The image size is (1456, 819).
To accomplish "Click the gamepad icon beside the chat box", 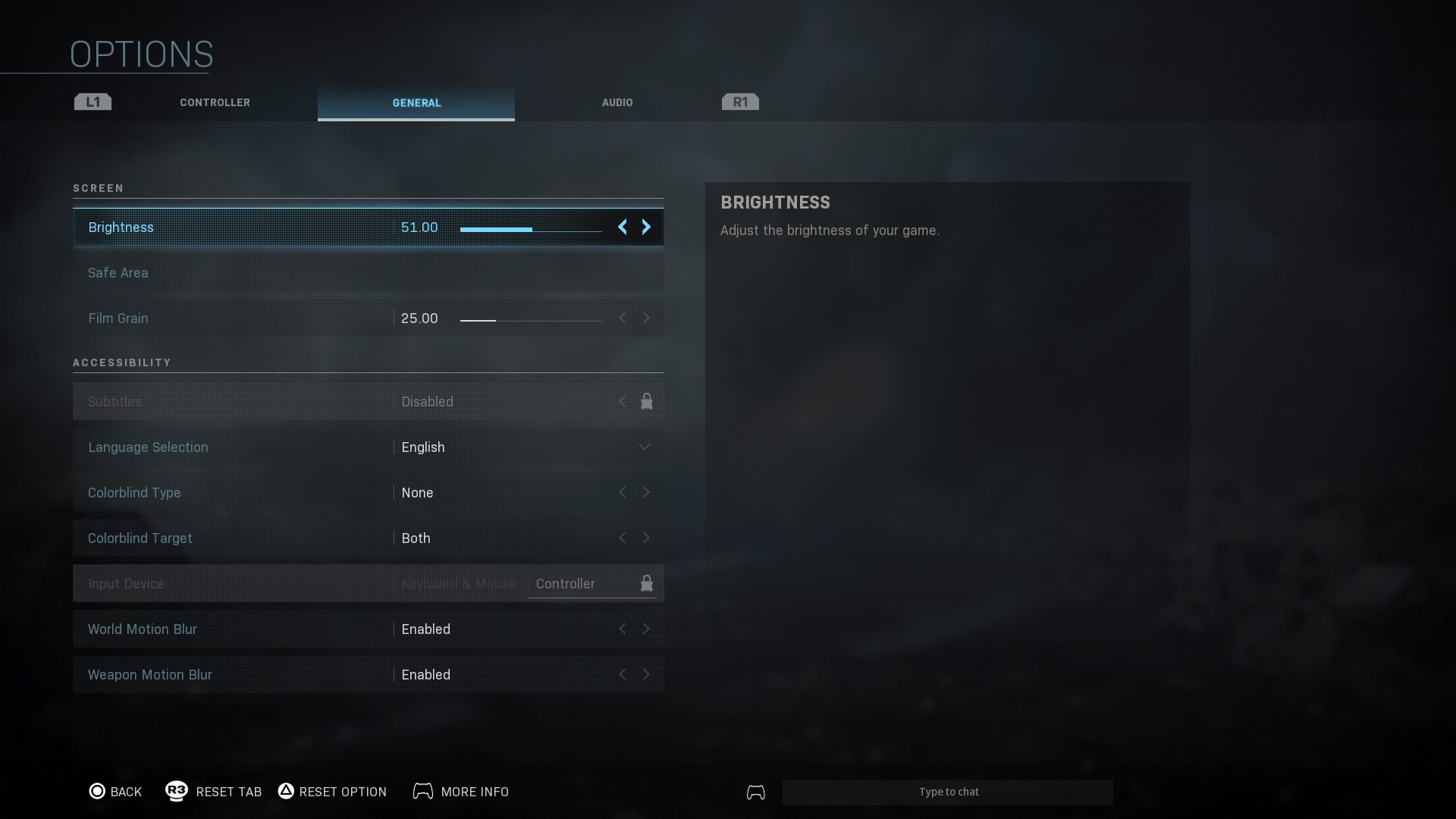I will (755, 792).
